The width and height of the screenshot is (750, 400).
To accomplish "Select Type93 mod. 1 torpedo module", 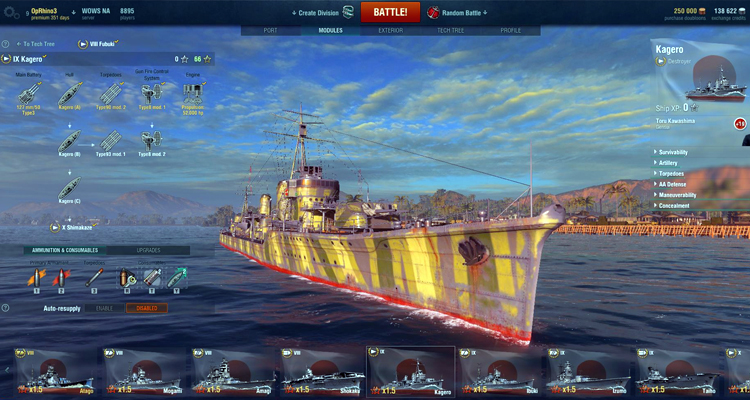I will pyautogui.click(x=110, y=142).
